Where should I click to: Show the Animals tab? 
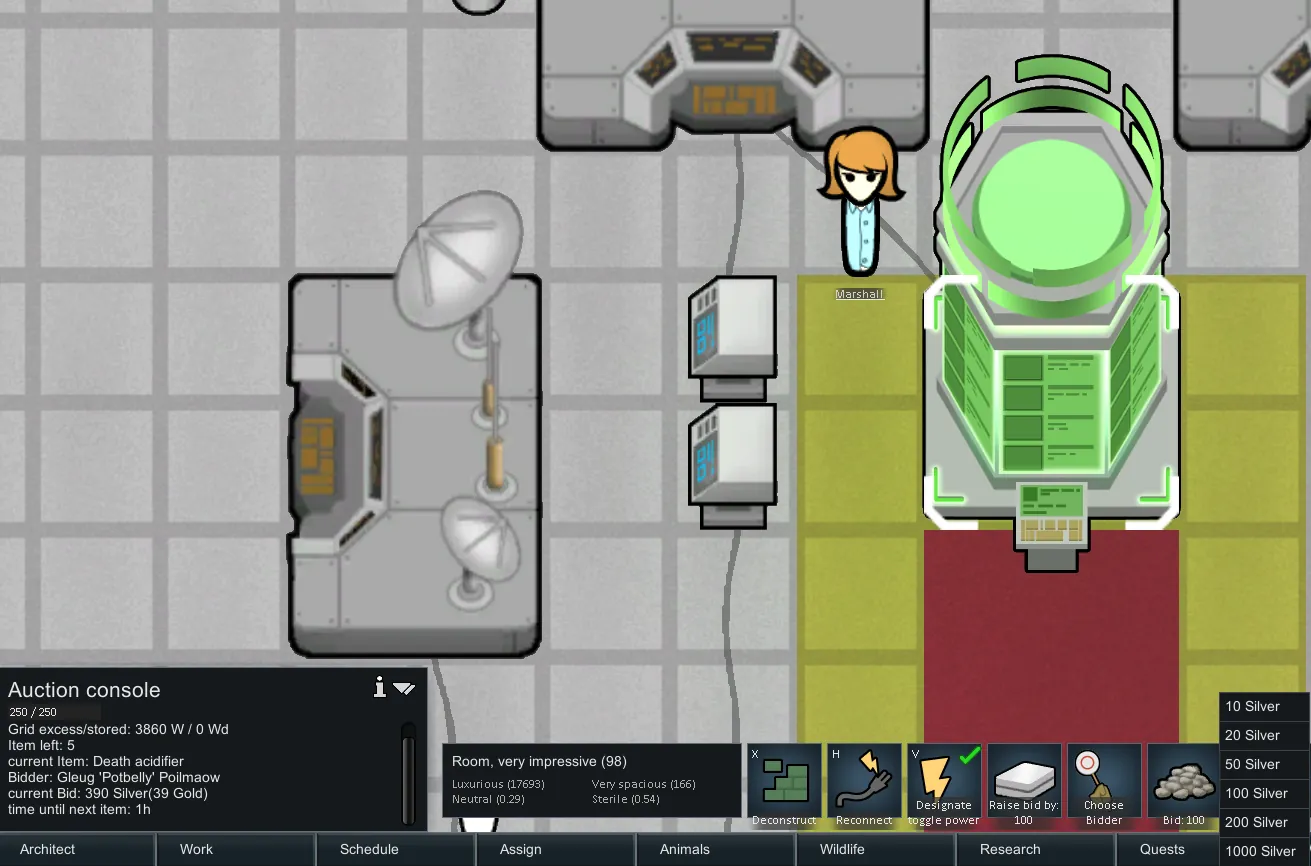click(x=685, y=849)
